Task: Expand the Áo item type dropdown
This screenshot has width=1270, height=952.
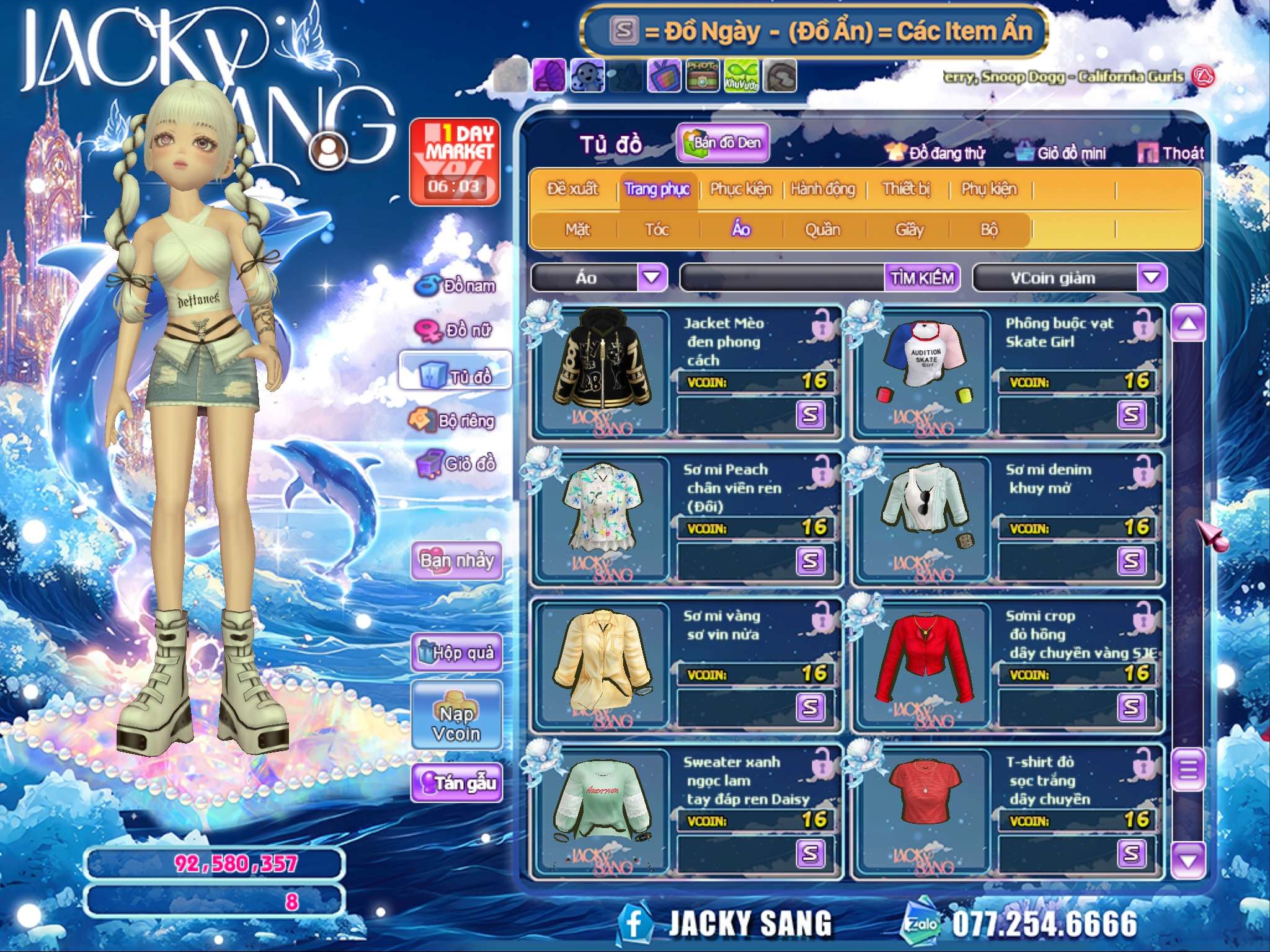Action: tap(652, 278)
